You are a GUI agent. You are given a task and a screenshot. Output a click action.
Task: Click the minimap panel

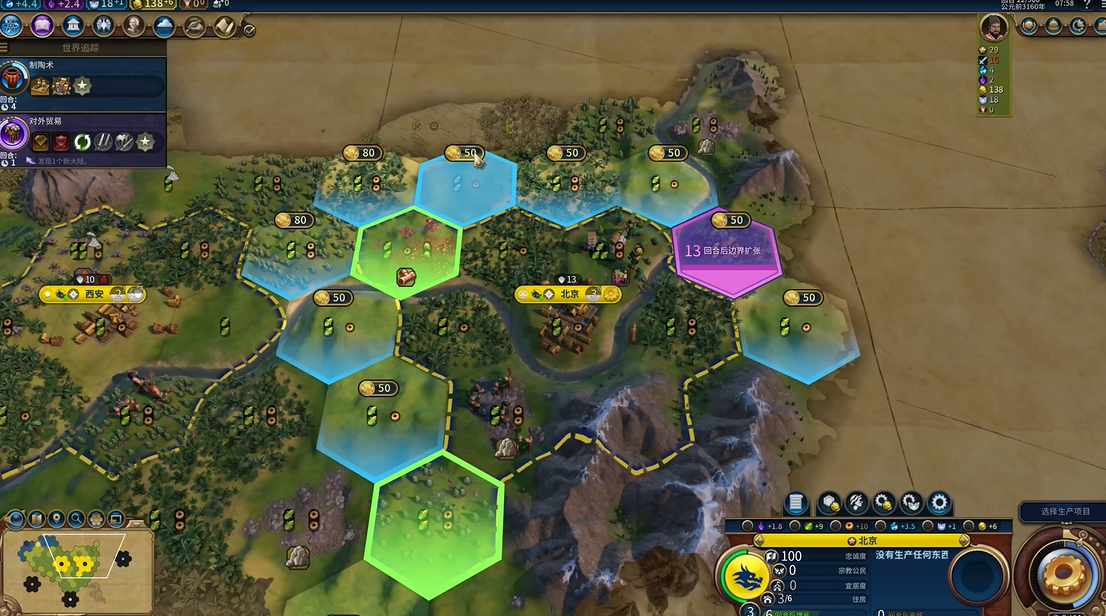click(75, 568)
